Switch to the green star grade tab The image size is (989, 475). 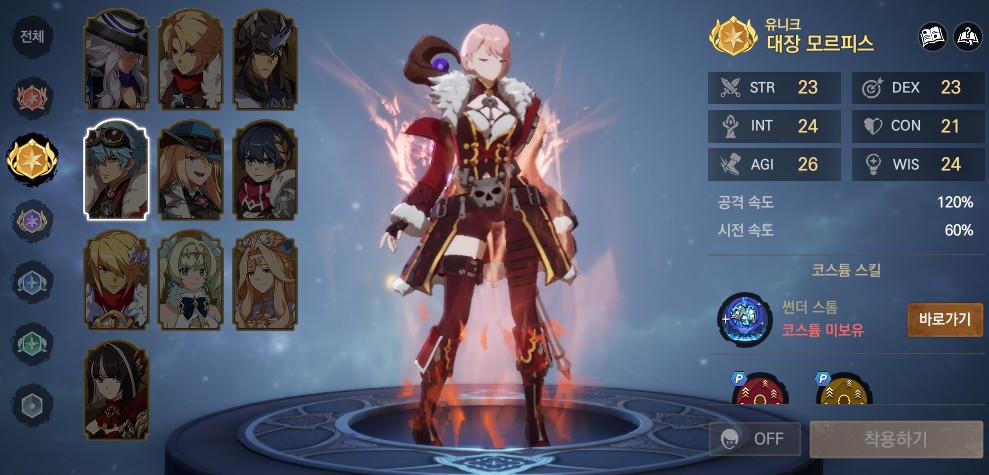pyautogui.click(x=32, y=342)
